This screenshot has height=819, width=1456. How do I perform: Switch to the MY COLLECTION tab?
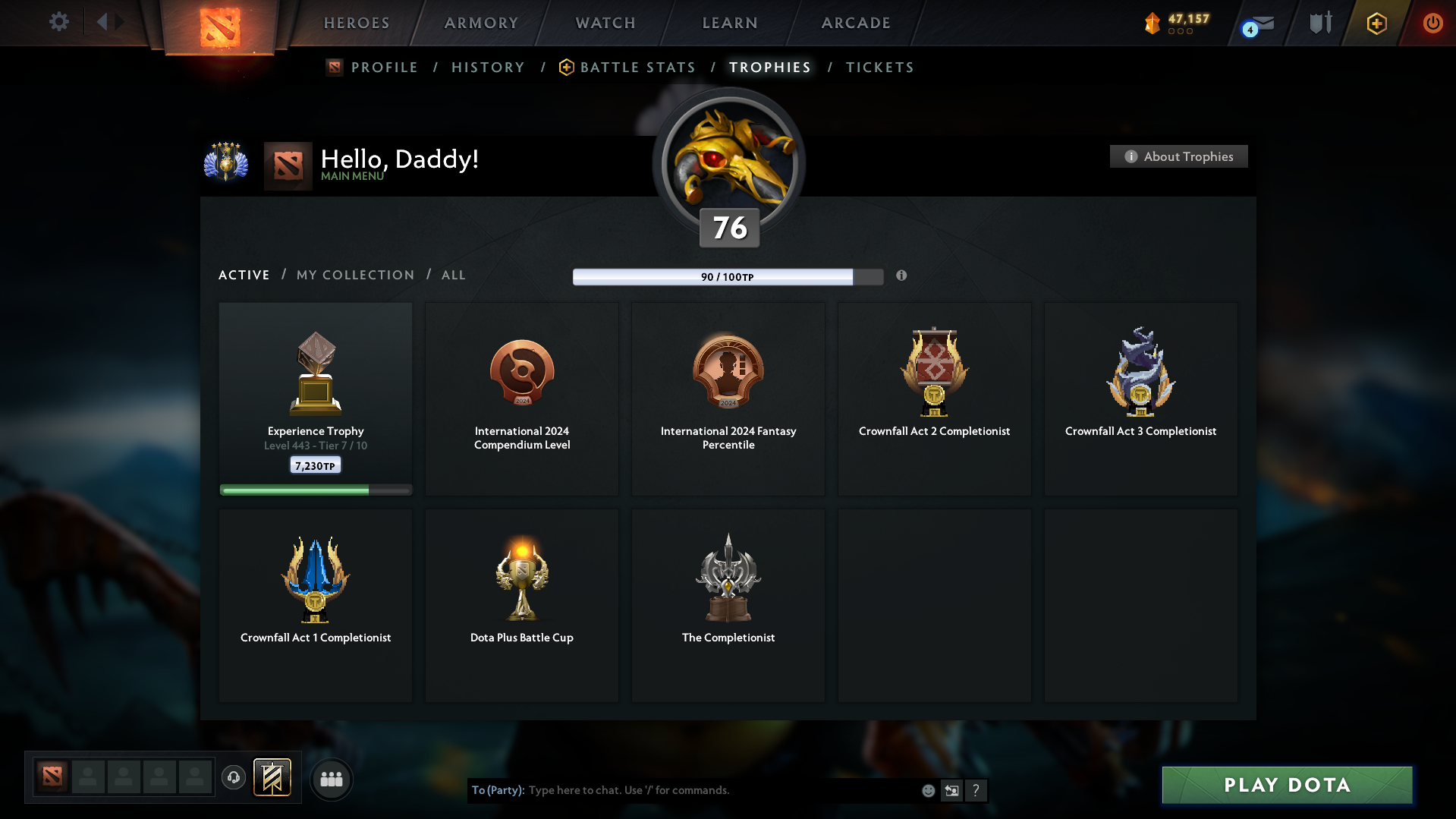tap(354, 275)
